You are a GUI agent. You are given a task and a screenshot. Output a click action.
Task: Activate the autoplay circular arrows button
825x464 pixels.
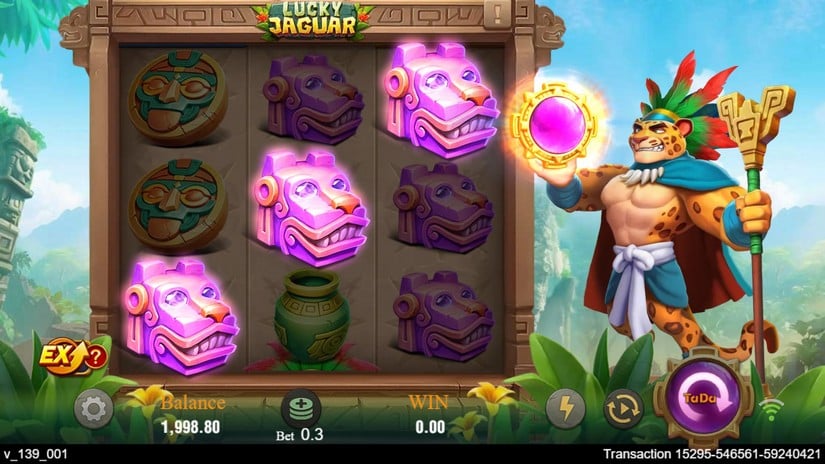click(623, 409)
